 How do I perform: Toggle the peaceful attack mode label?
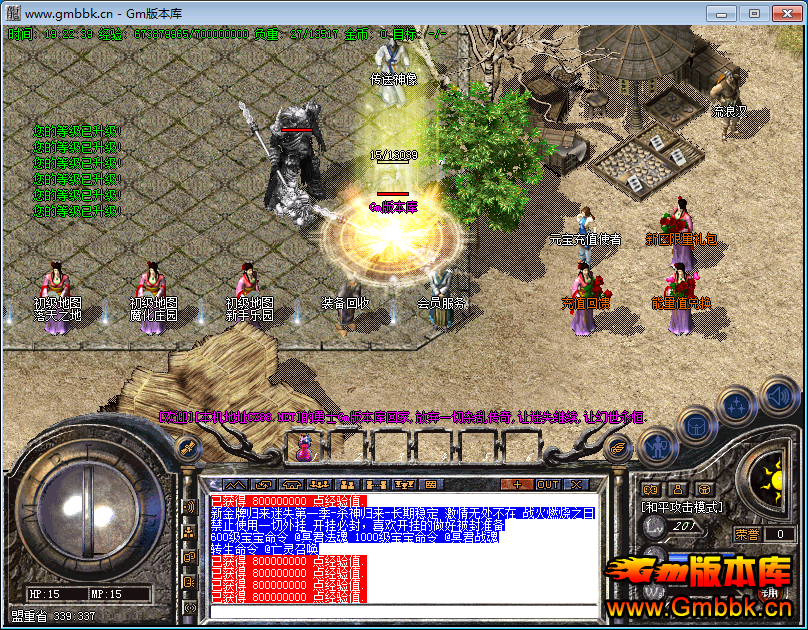685,507
